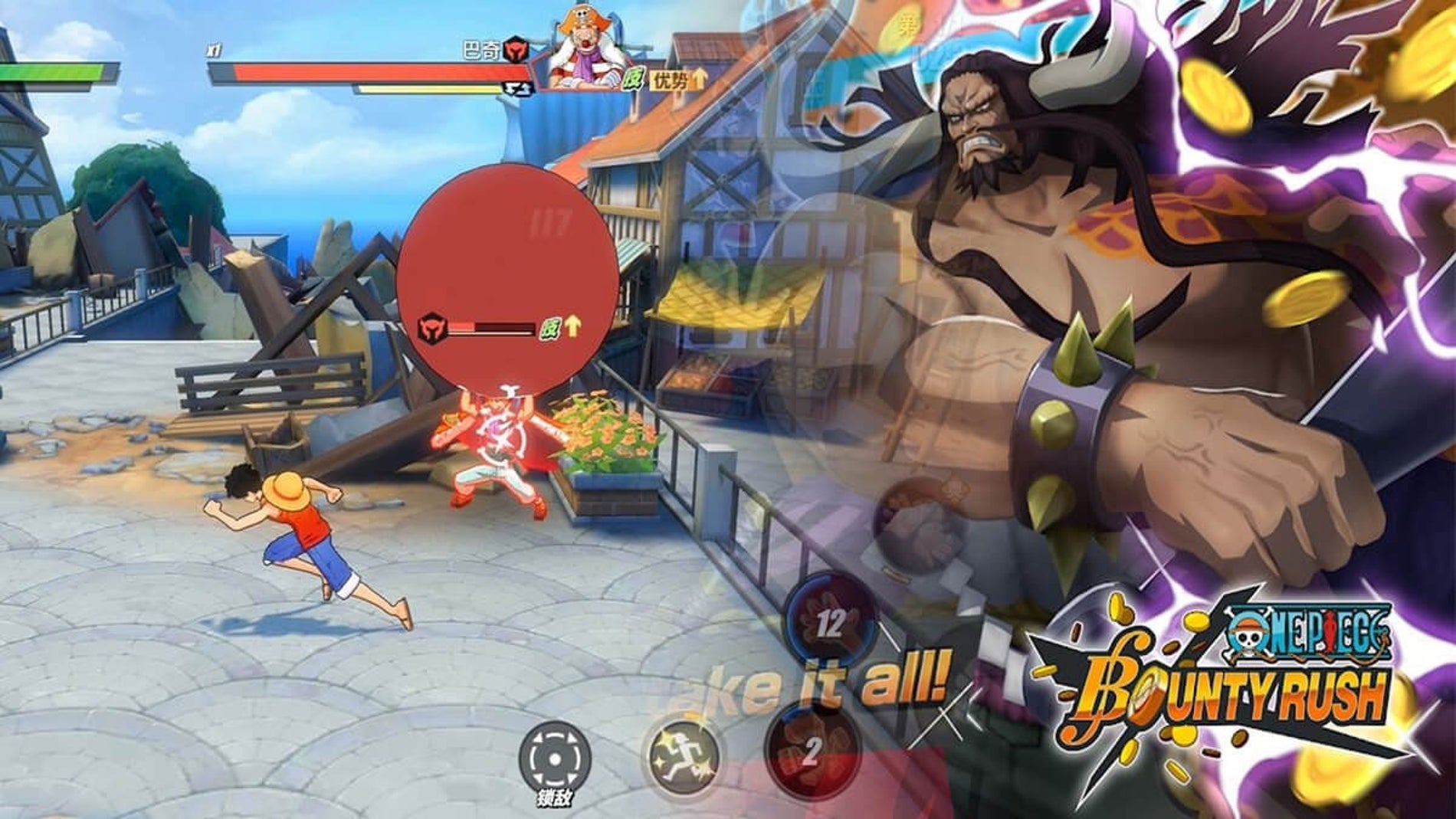Tap the 锁敌 lock-on target button
The width and height of the screenshot is (1456, 819).
pos(554,758)
